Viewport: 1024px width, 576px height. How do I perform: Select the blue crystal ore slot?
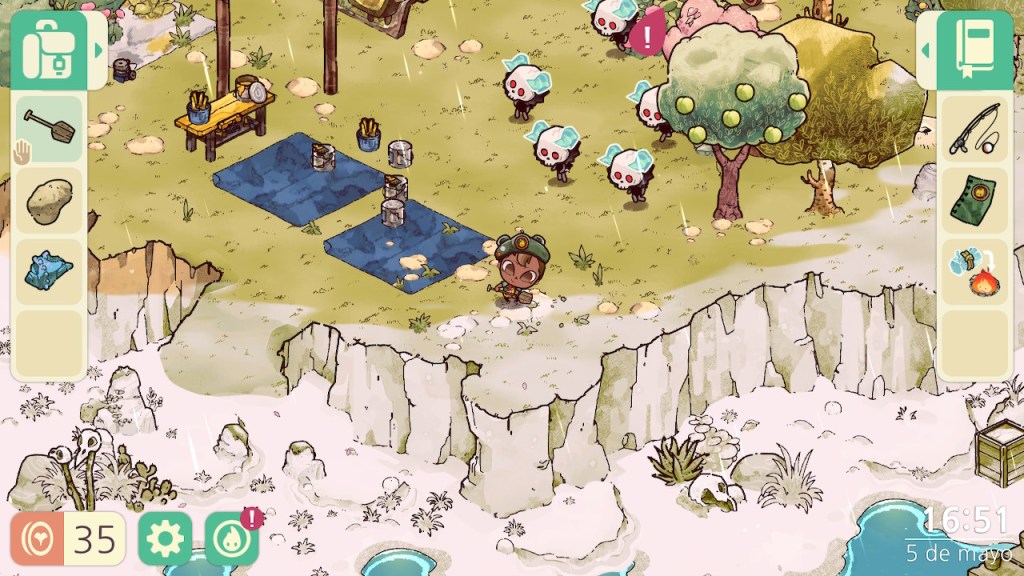pos(48,272)
